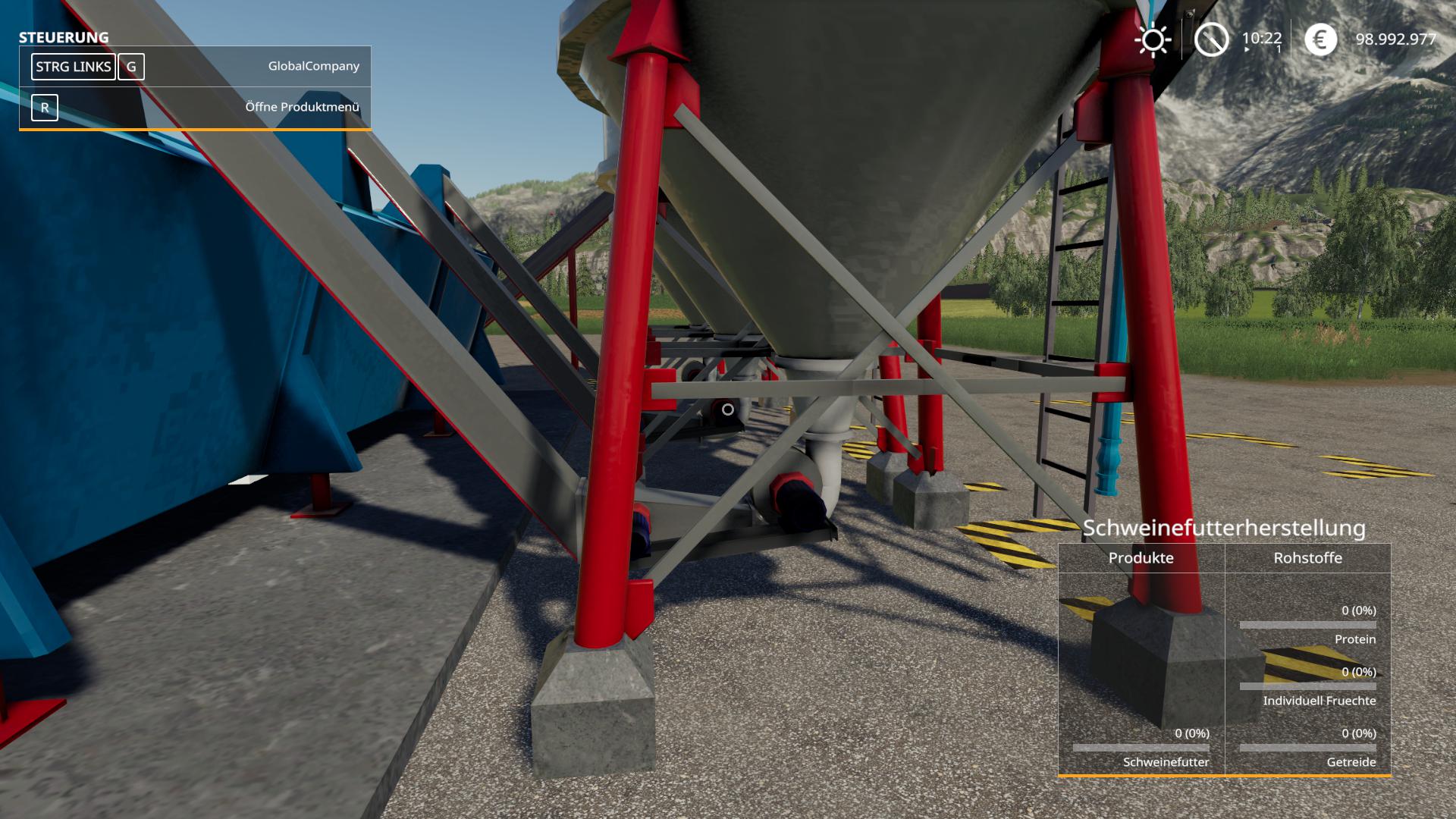Click the brightness/sun icon in the HUD

pyautogui.click(x=1153, y=39)
